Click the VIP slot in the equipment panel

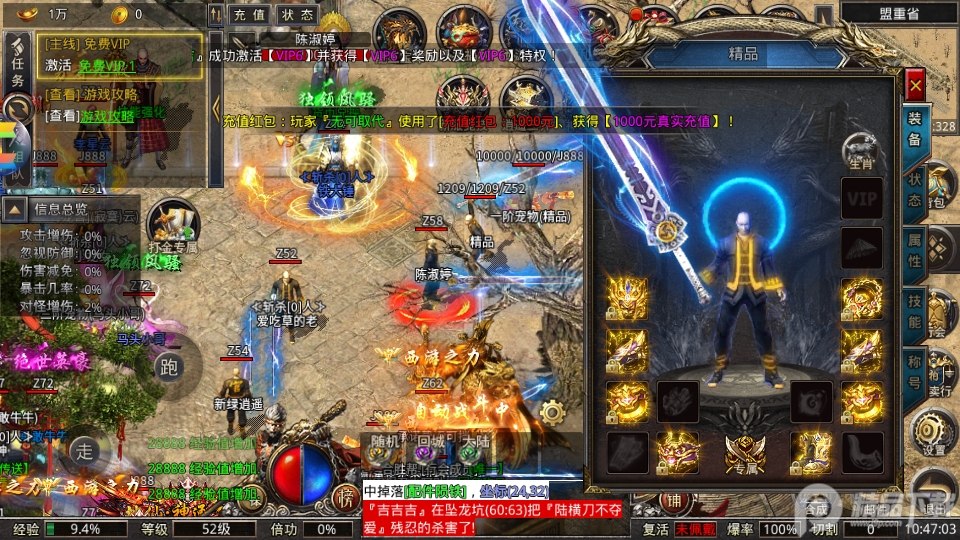click(x=860, y=199)
